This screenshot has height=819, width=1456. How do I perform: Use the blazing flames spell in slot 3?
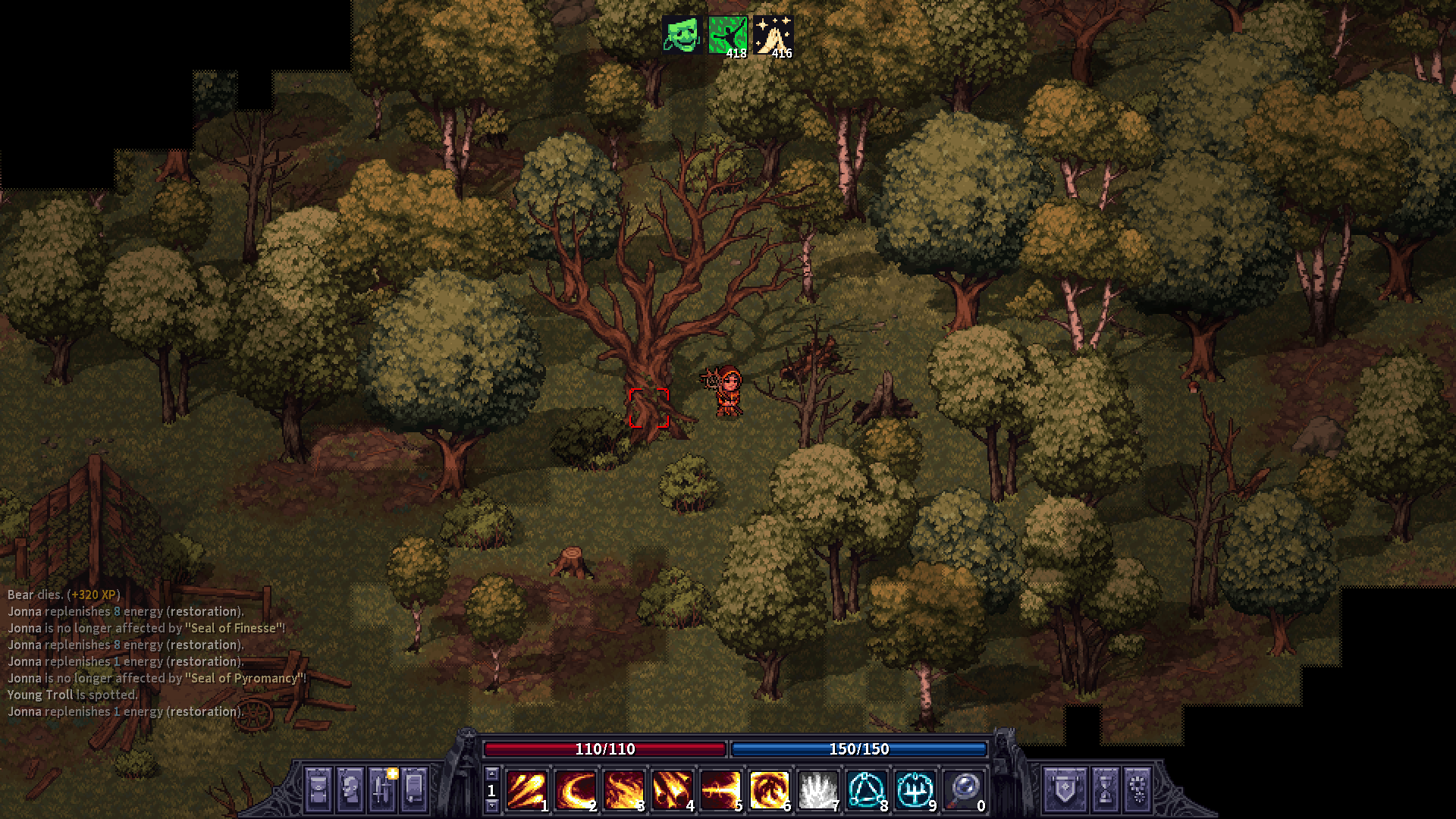623,790
